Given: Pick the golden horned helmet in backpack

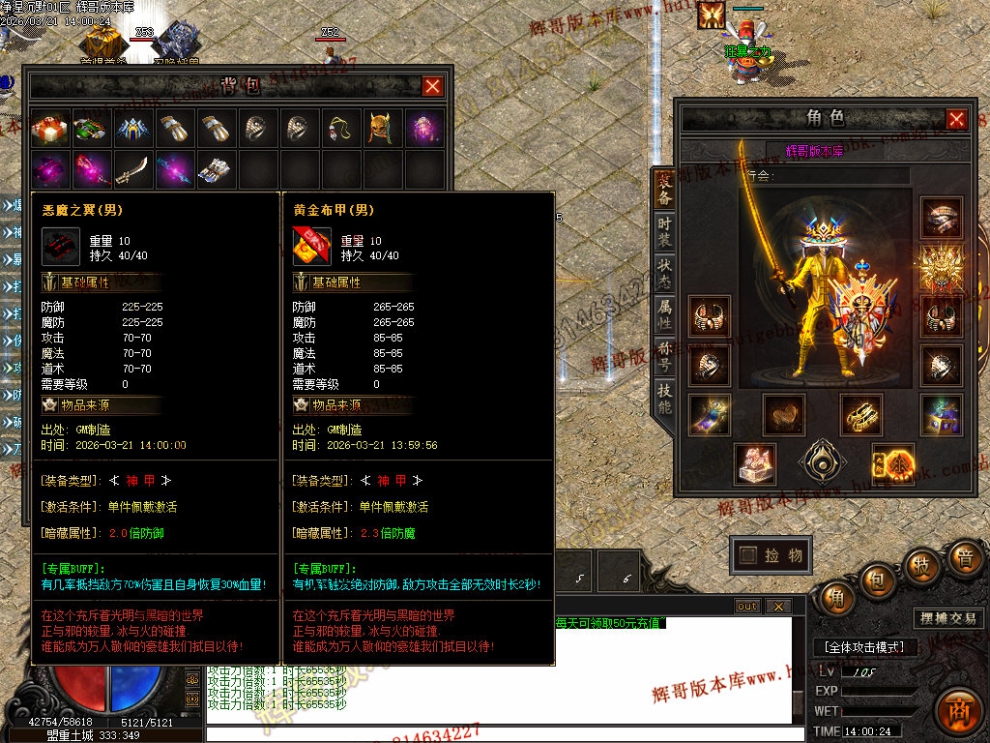Looking at the screenshot, I should [x=383, y=129].
